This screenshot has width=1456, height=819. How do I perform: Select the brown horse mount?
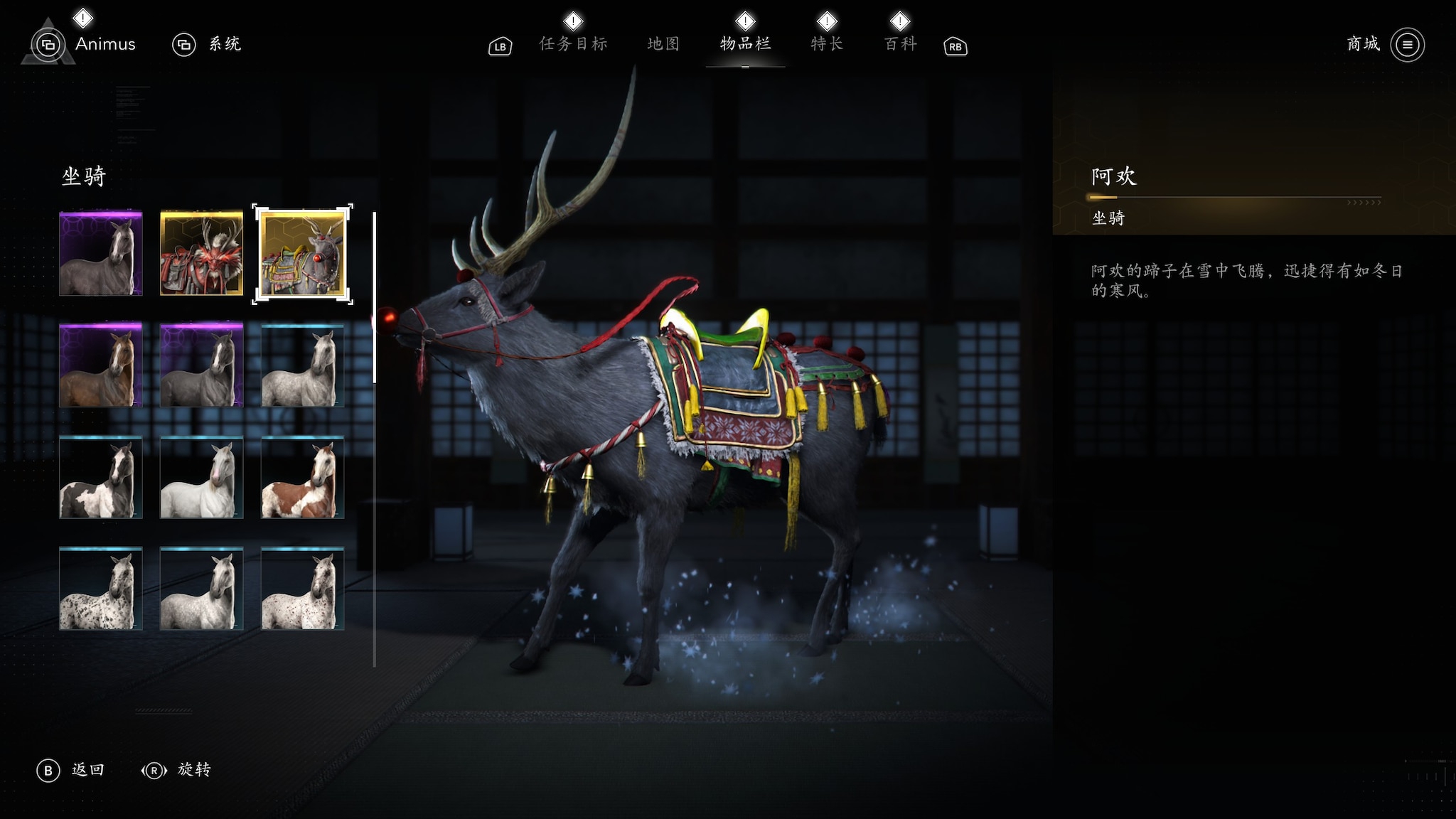101,365
